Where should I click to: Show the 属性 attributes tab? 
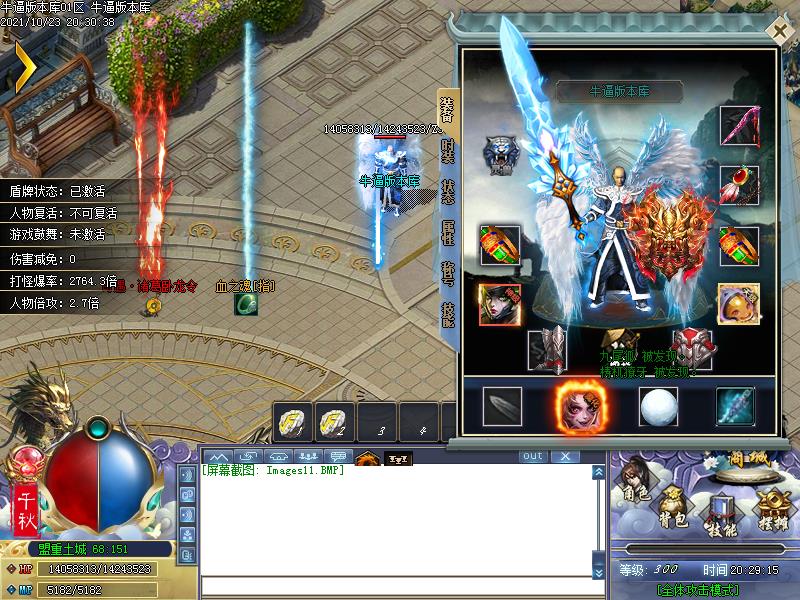[448, 232]
